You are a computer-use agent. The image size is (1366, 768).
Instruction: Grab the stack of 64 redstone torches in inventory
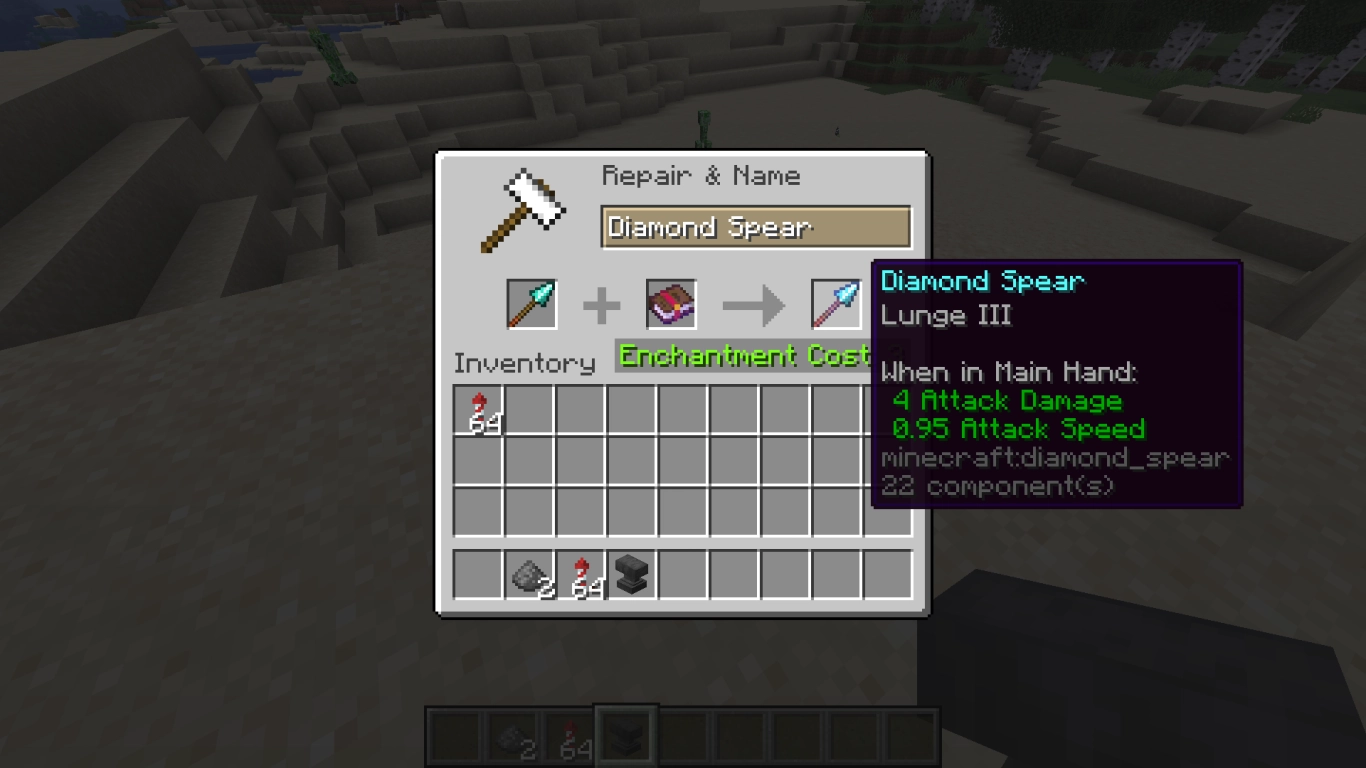pyautogui.click(x=477, y=409)
